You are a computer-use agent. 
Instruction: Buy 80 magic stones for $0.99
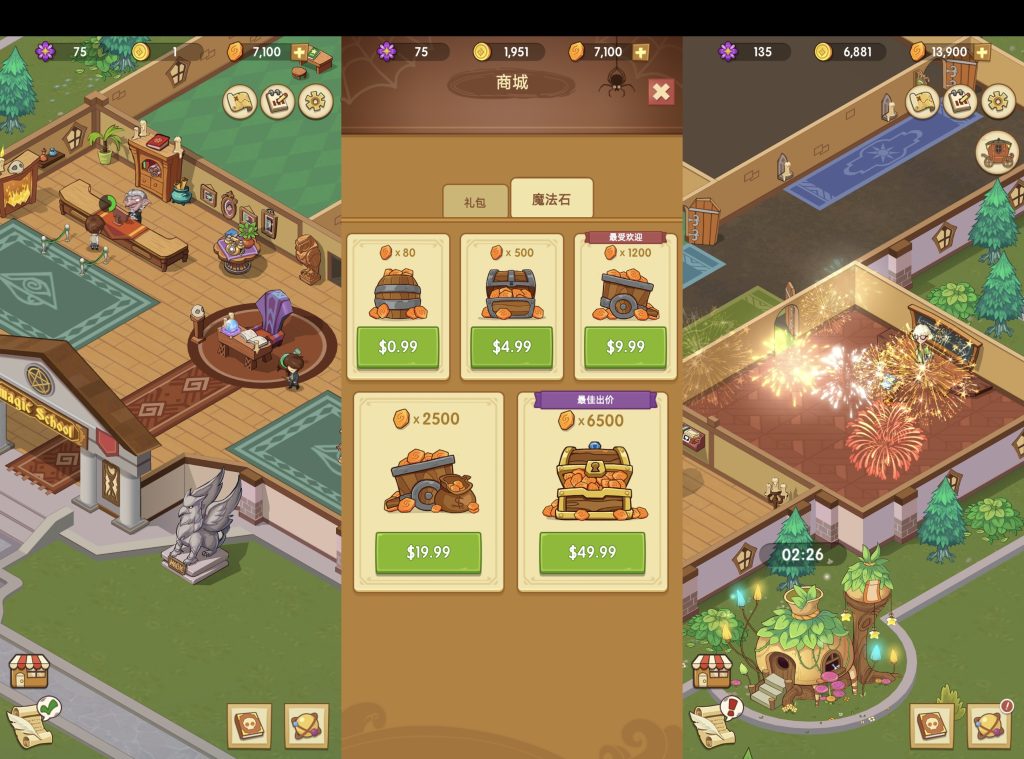pos(398,346)
